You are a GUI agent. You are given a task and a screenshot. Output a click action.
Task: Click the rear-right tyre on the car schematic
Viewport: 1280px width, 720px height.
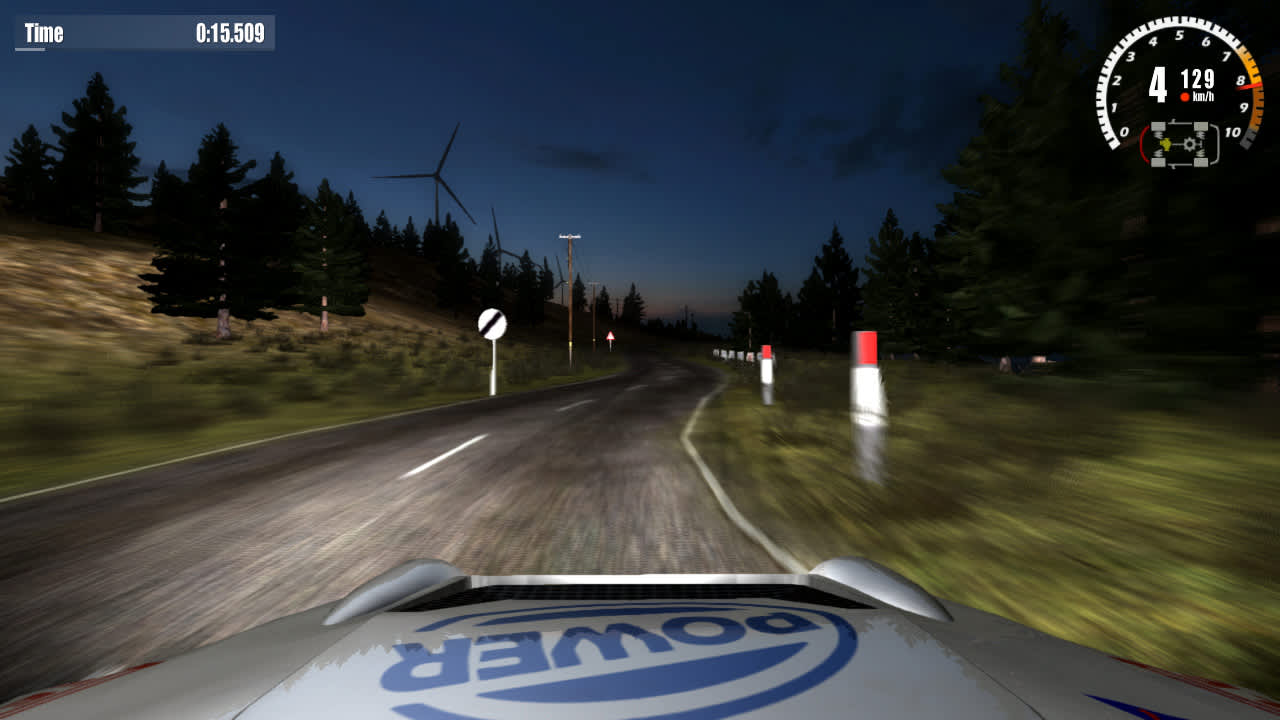pyautogui.click(x=1200, y=161)
